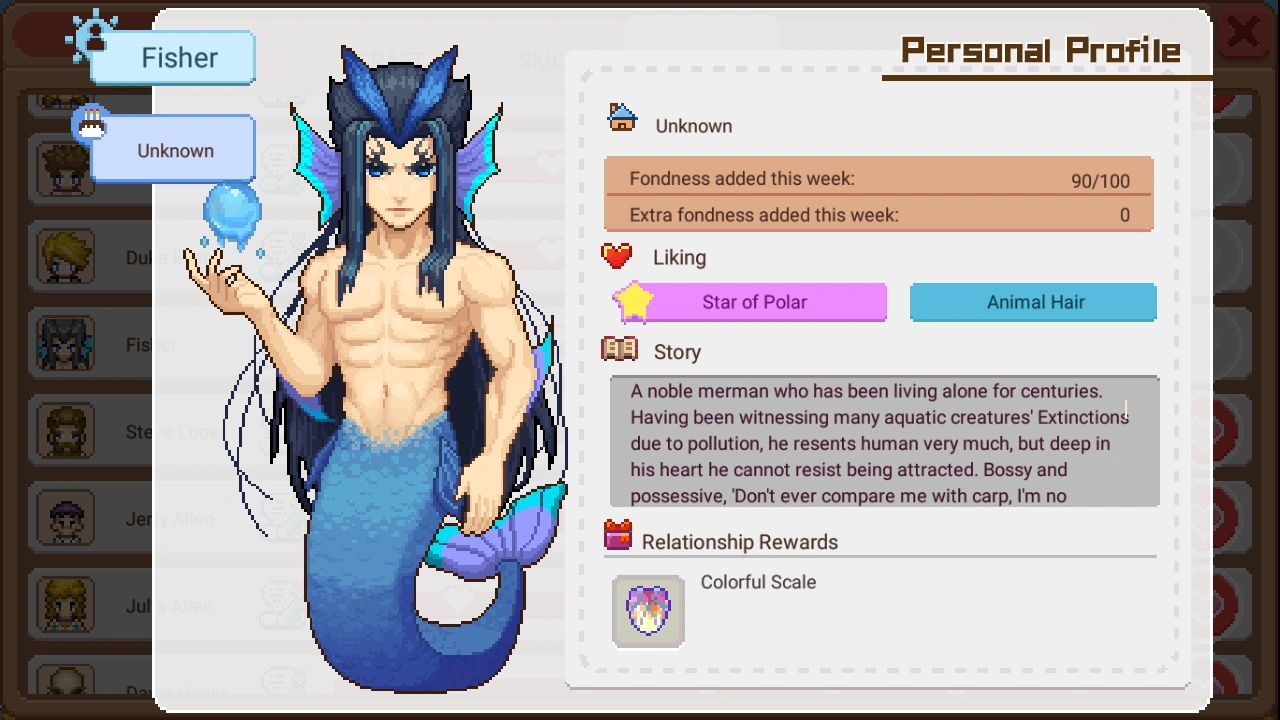Click the star icon on Star of Polar tag
The width and height of the screenshot is (1280, 720).
[632, 301]
